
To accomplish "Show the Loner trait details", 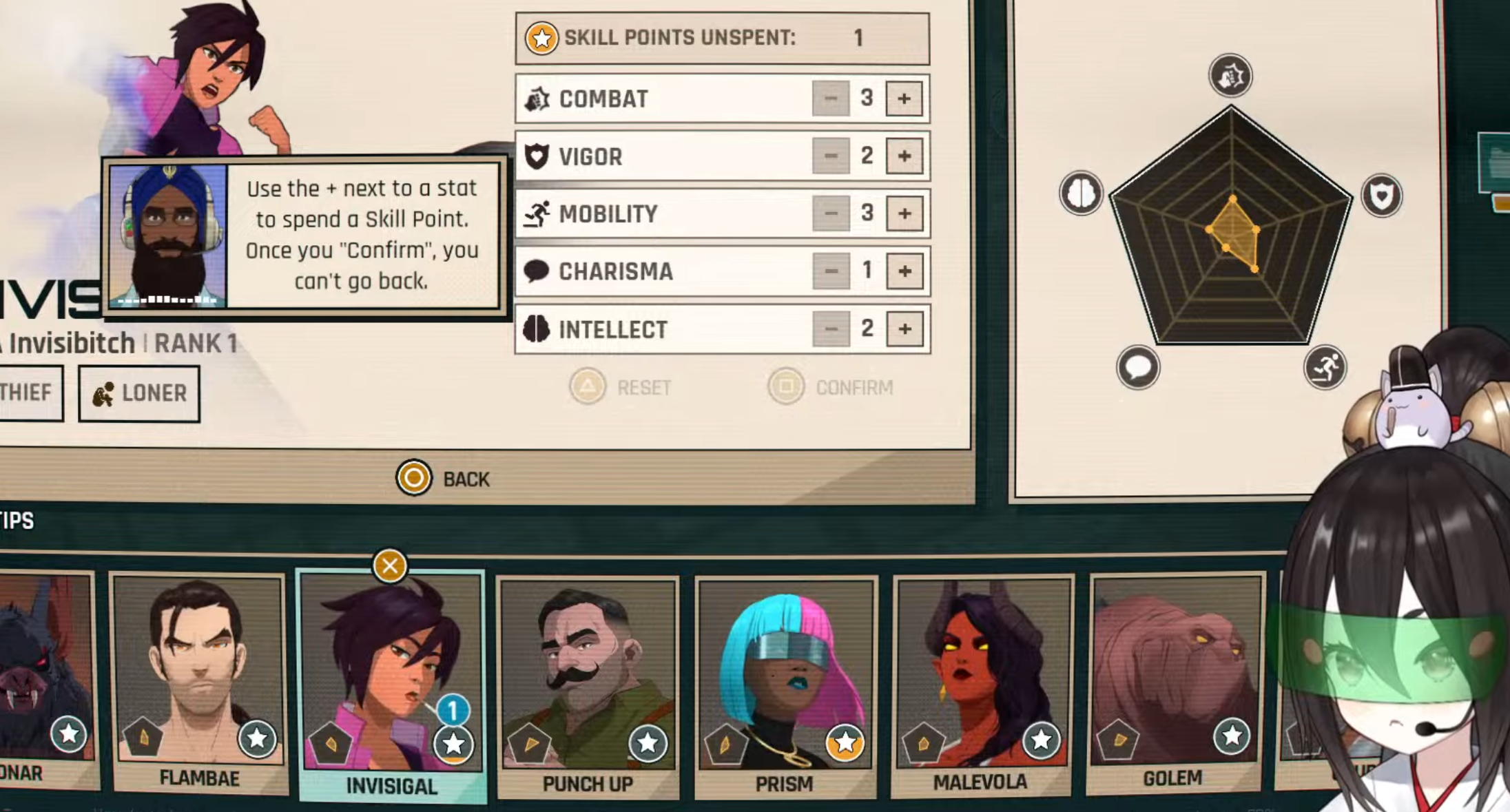I will click(x=139, y=393).
